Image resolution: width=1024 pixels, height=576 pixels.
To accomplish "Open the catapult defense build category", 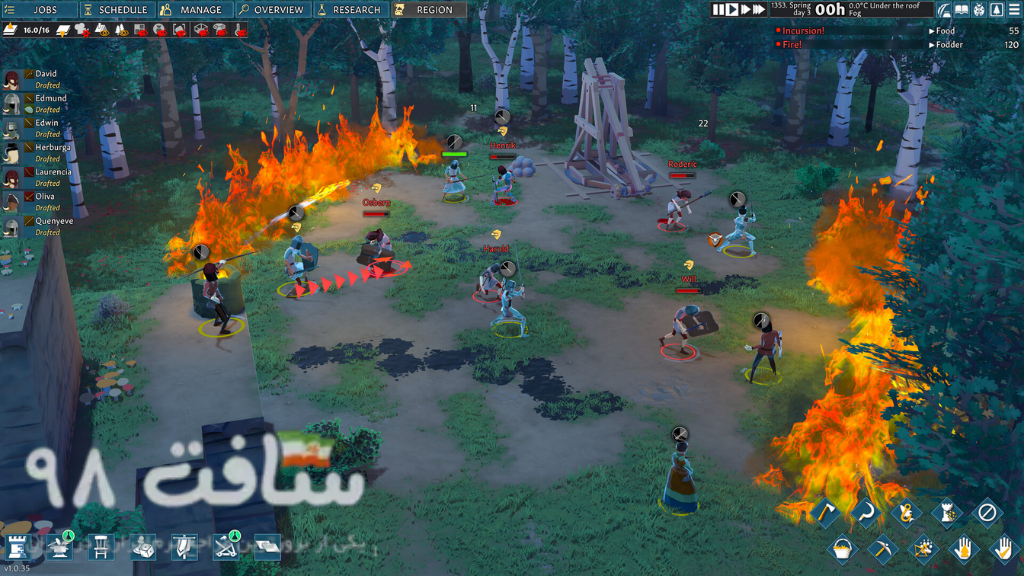I will point(228,545).
